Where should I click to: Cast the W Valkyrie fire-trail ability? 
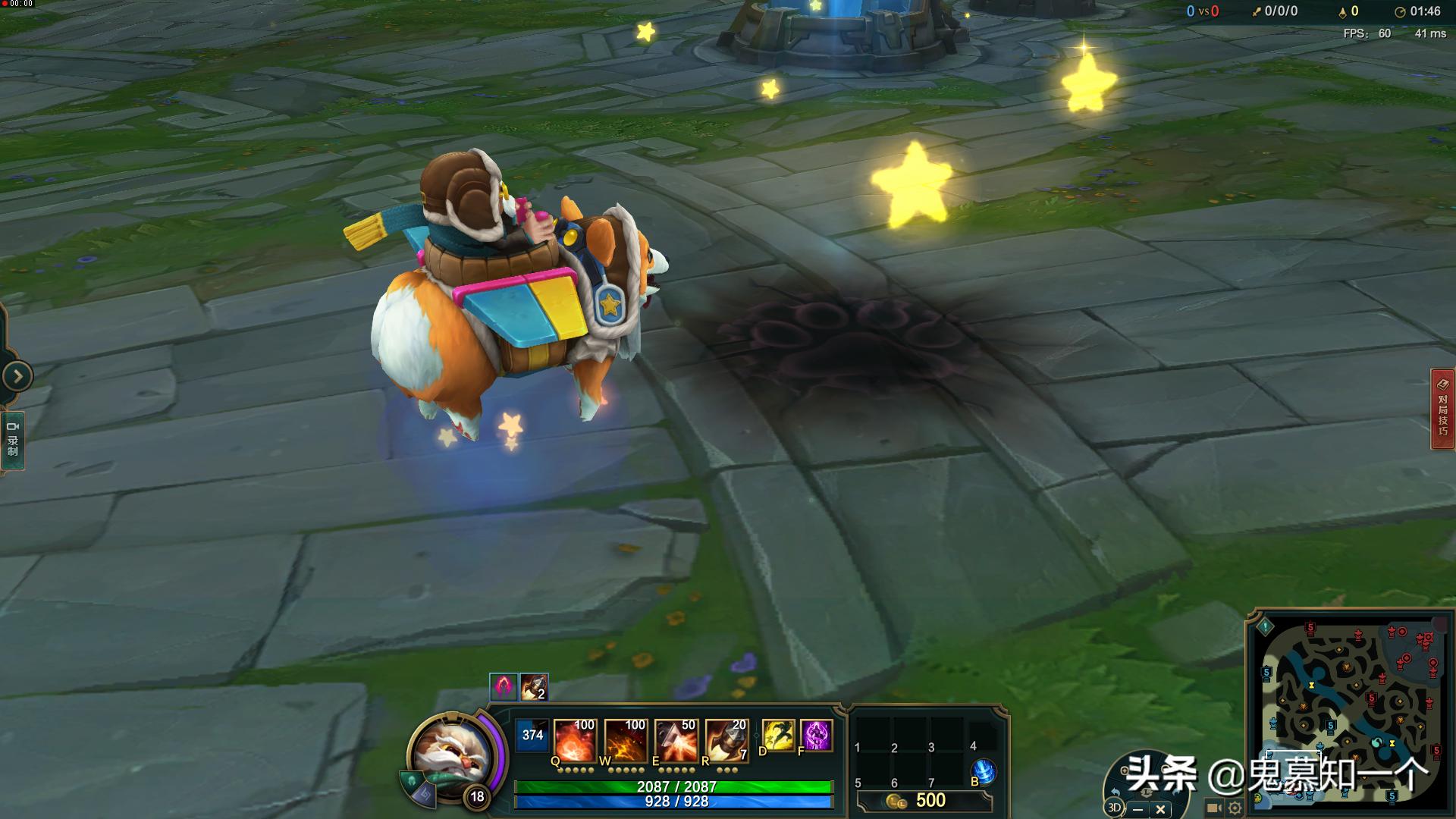[x=626, y=739]
